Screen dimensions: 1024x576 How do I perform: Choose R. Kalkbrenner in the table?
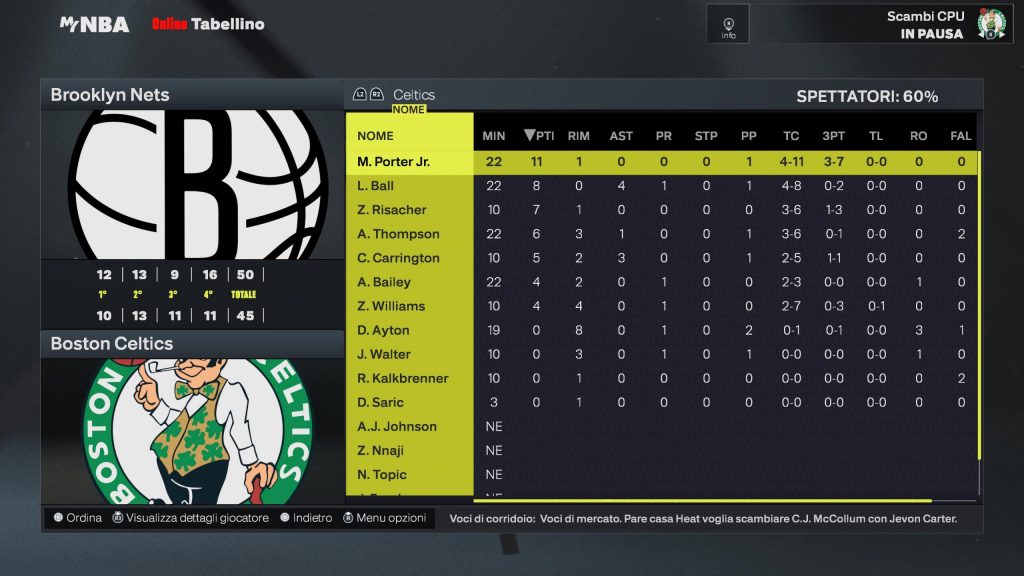tap(403, 378)
